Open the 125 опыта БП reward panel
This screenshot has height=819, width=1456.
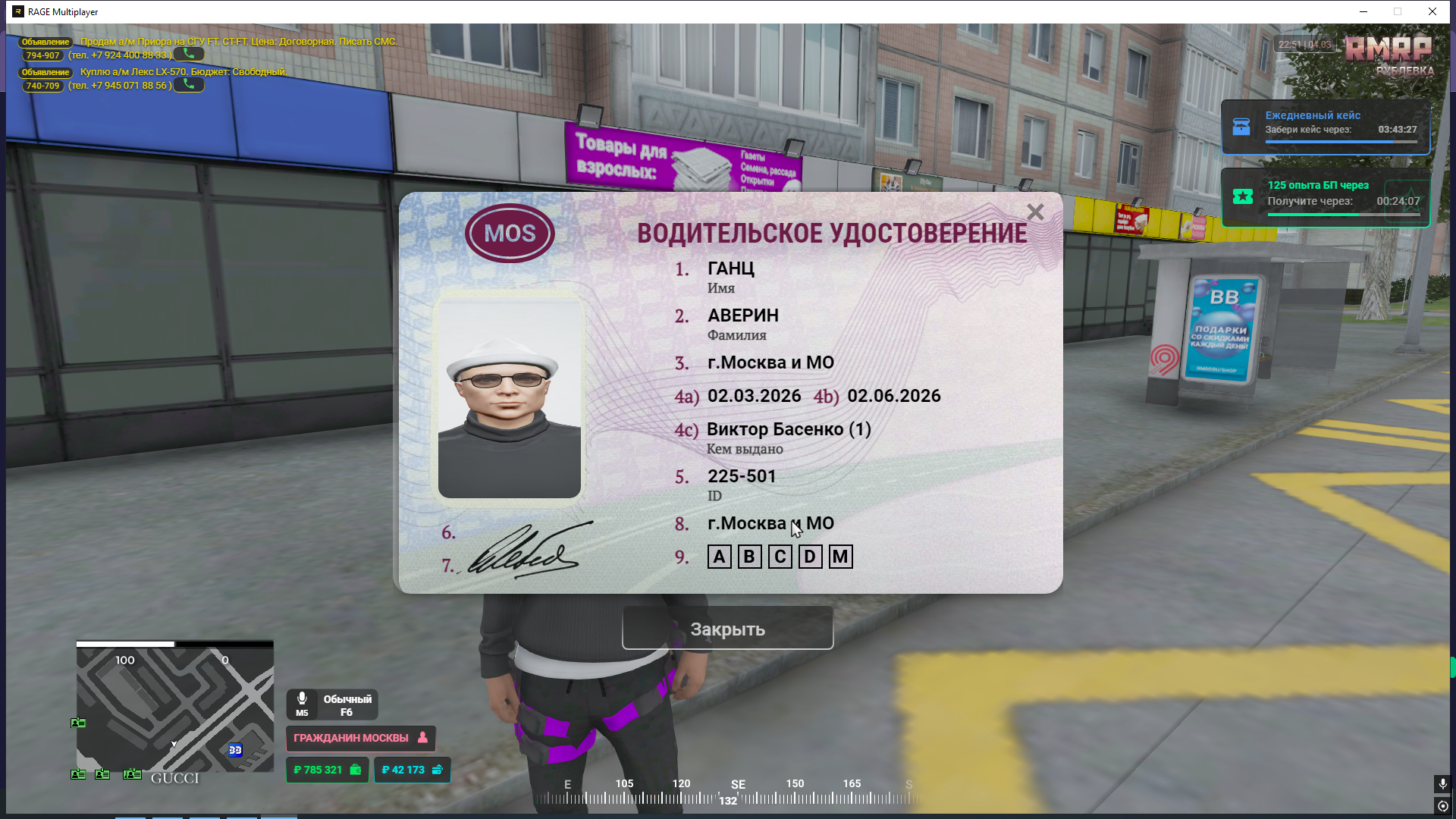pyautogui.click(x=1325, y=197)
